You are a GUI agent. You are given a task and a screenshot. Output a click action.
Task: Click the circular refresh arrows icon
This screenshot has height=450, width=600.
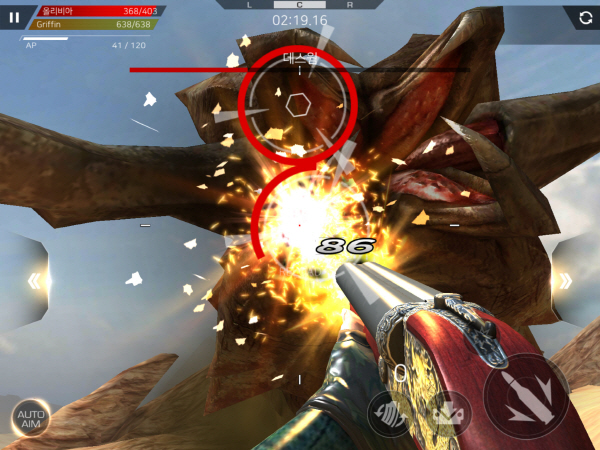[583, 17]
